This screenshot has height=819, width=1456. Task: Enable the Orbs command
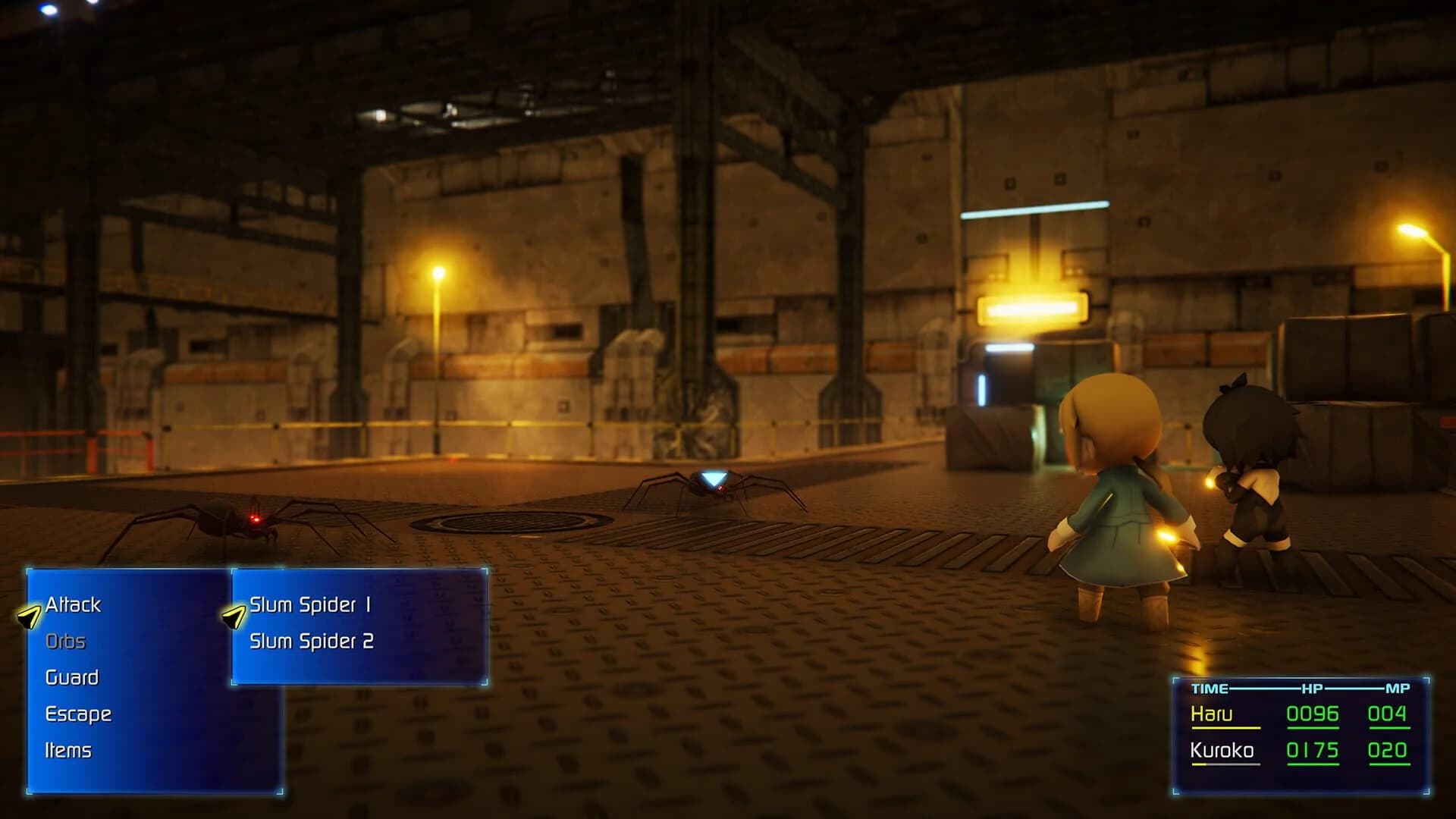coord(67,641)
